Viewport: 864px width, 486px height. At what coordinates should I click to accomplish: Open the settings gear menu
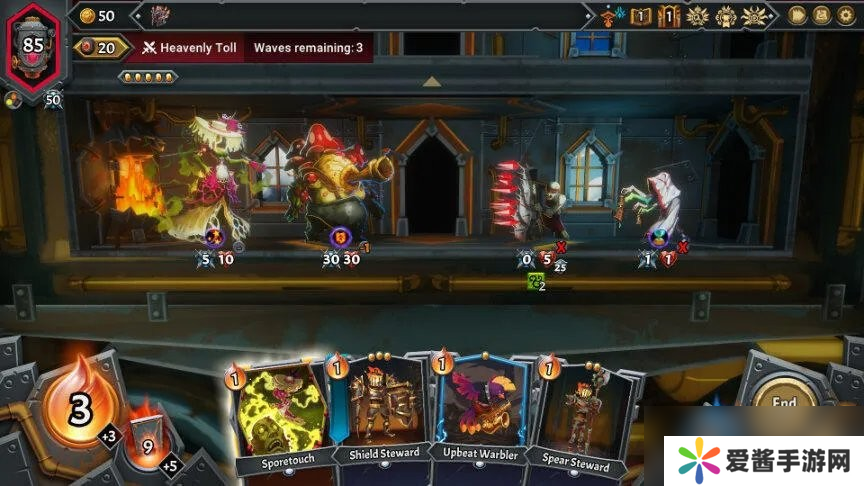(847, 15)
